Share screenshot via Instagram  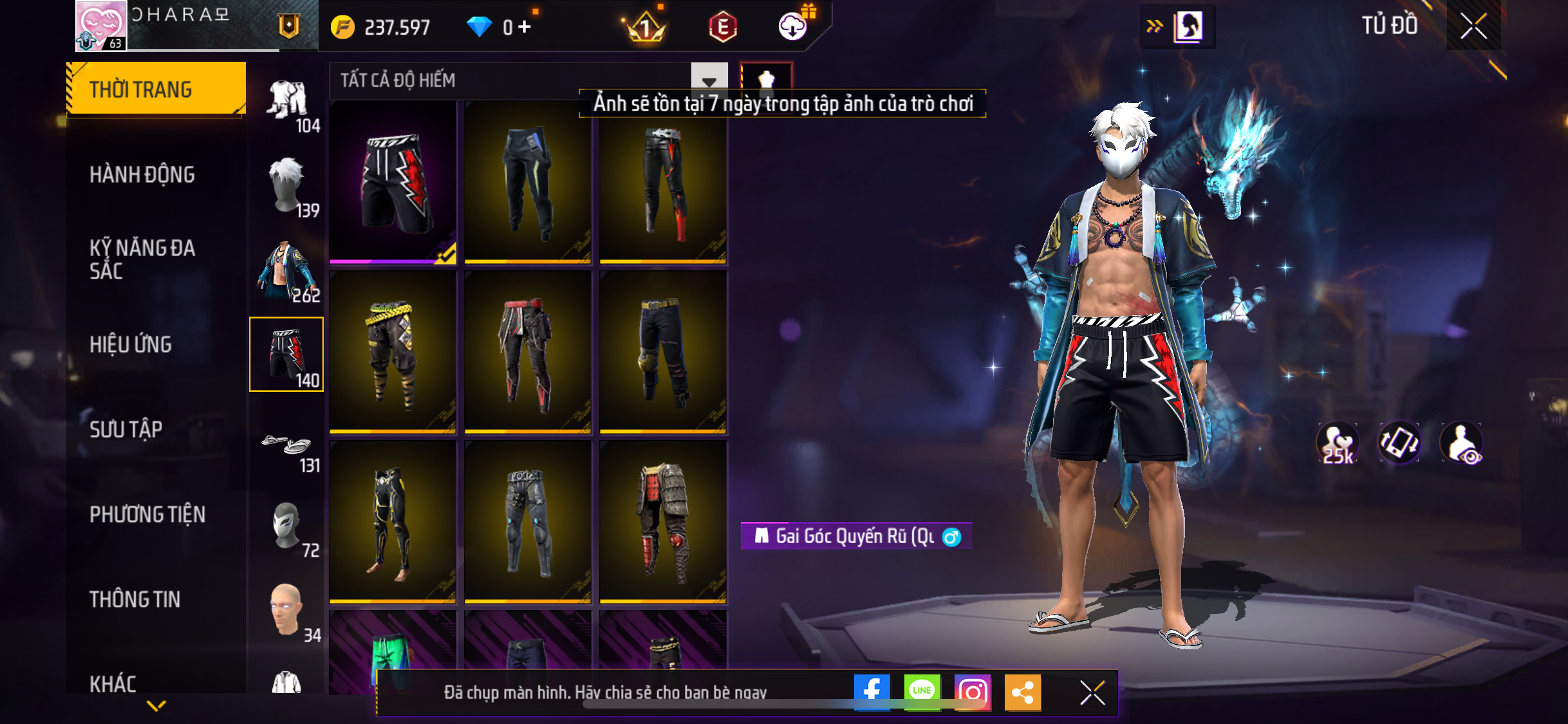[x=972, y=692]
